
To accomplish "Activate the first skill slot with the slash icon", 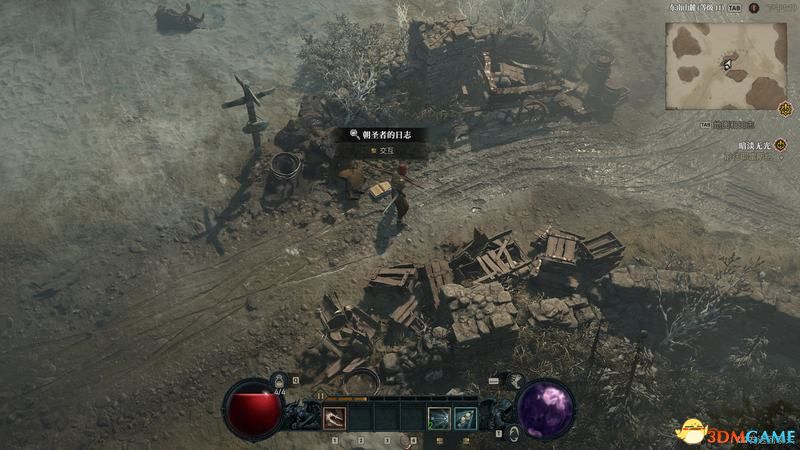I will 335,418.
